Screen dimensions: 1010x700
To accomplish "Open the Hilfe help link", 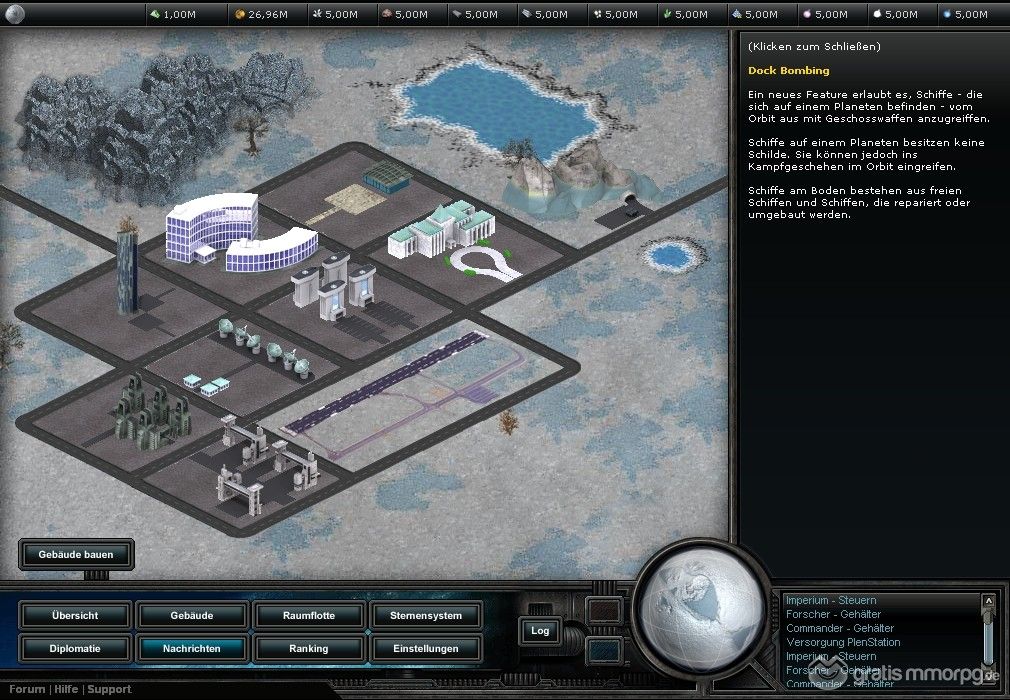I will tap(66, 689).
